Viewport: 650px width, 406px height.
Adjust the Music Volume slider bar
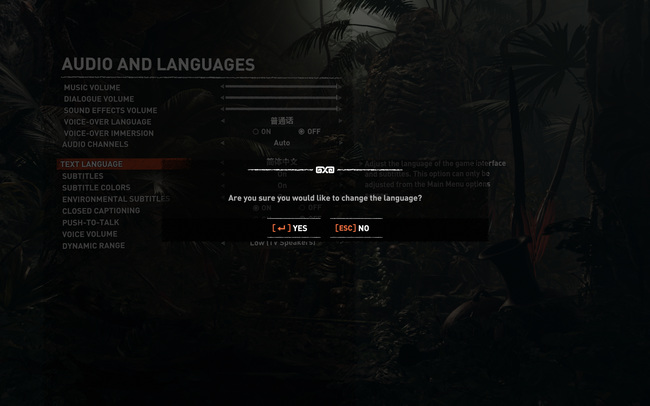[x=282, y=87]
